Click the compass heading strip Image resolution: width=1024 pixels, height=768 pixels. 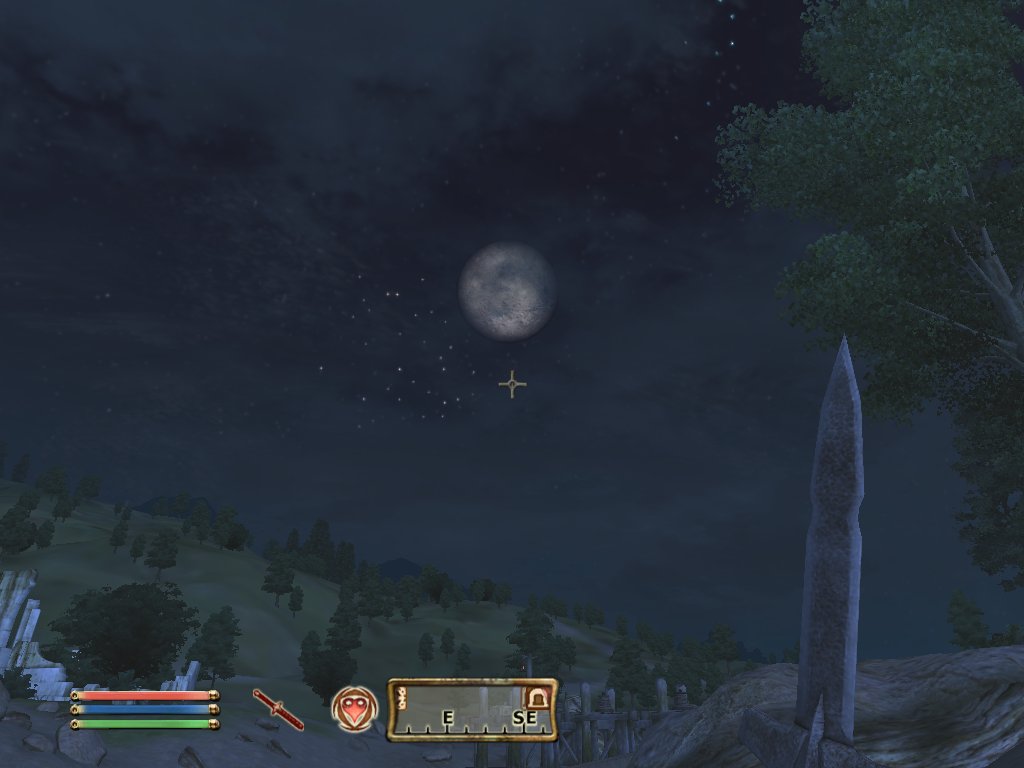(x=471, y=710)
